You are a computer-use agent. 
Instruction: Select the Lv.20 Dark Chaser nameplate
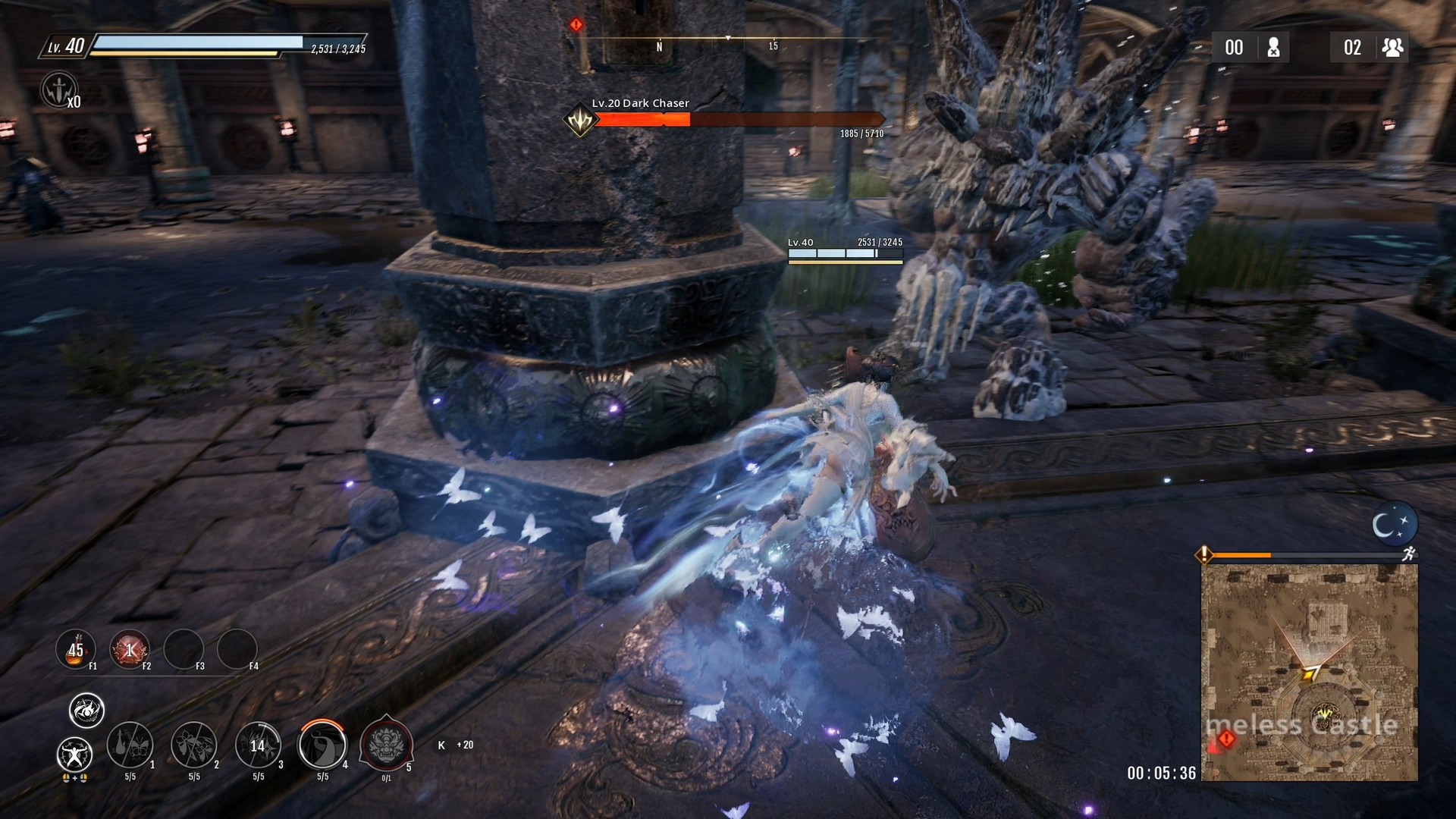641,102
